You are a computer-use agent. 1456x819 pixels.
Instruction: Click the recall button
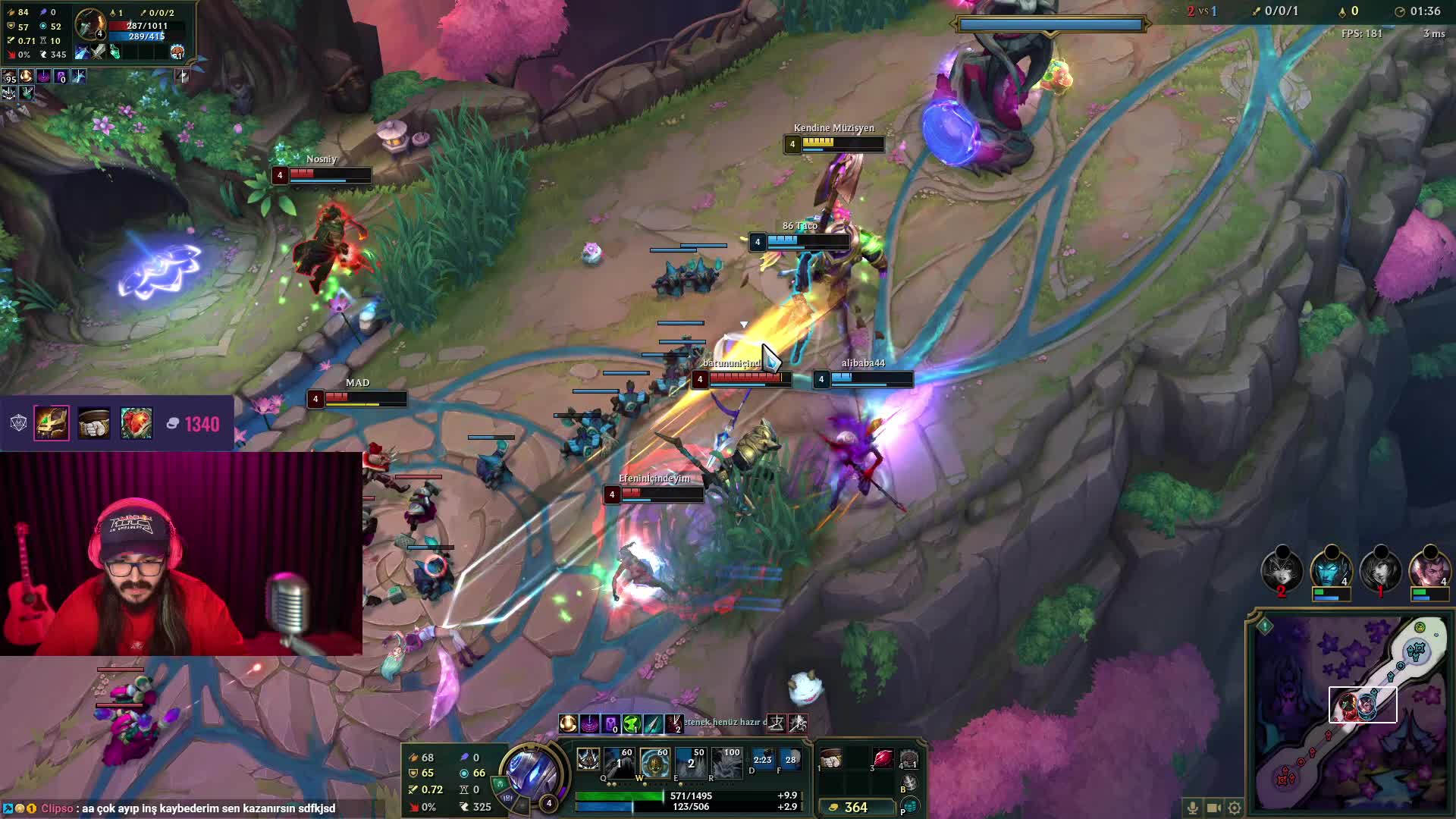[908, 783]
